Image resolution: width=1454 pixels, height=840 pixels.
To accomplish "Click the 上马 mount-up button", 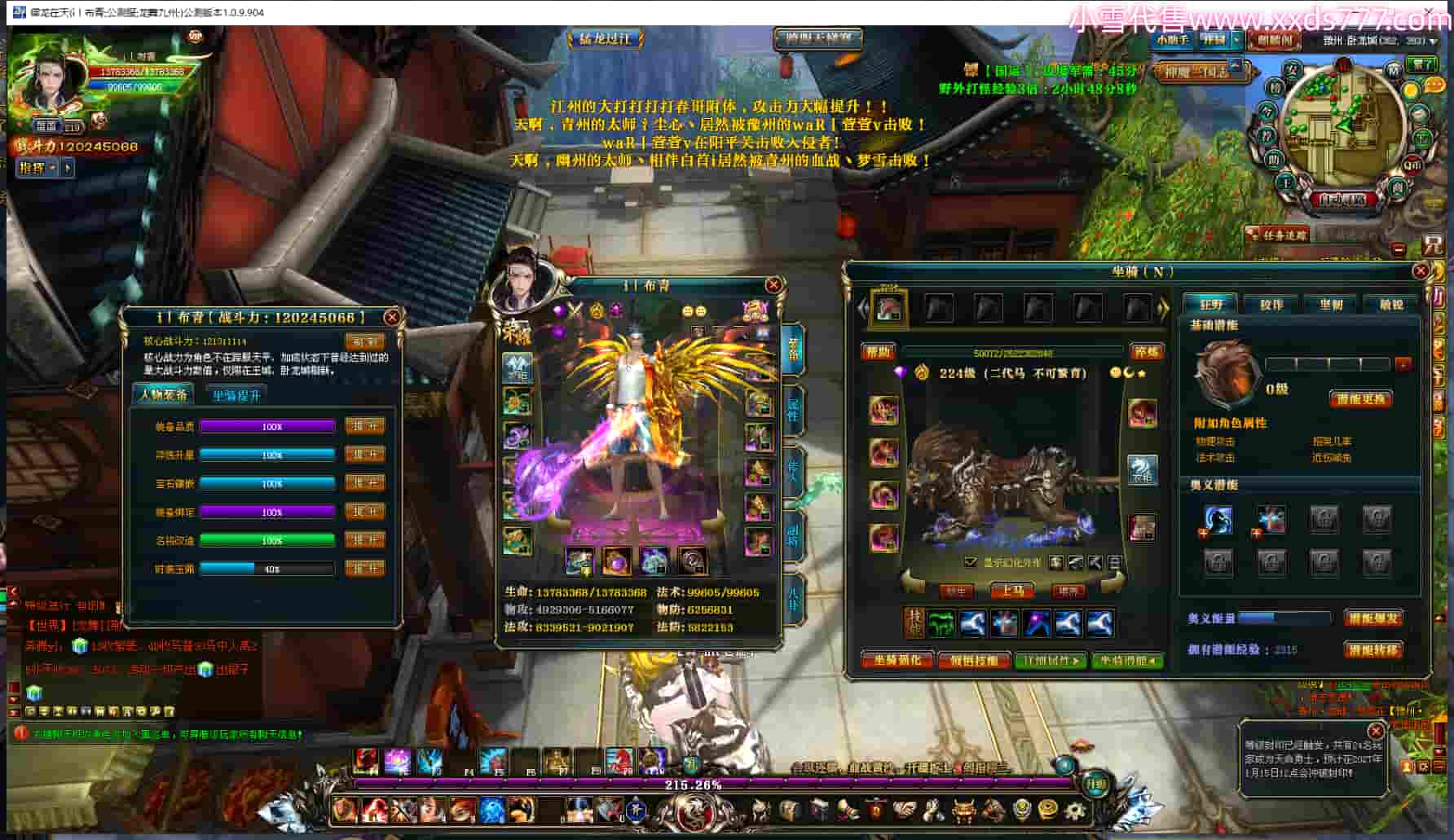I will (x=1012, y=591).
